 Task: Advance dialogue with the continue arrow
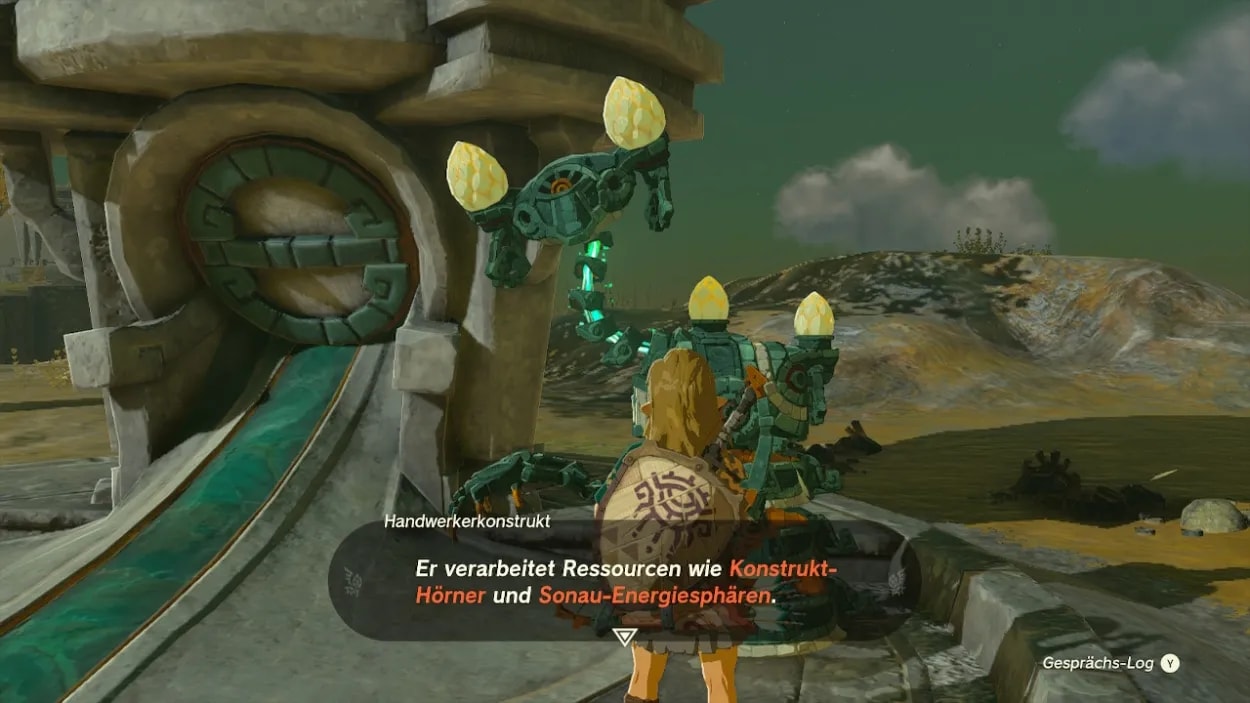pos(625,637)
